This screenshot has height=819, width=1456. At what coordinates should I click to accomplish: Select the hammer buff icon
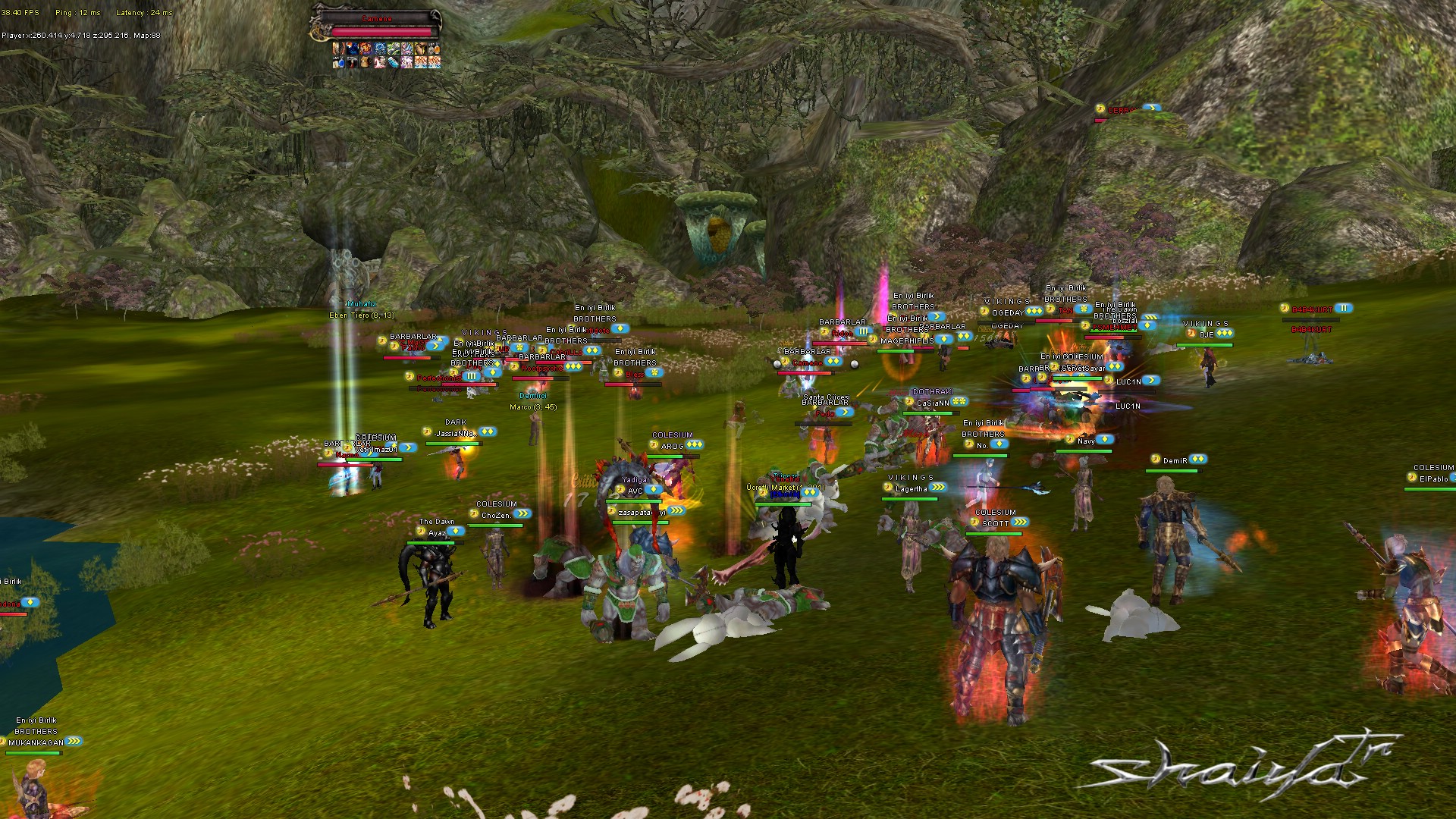click(352, 62)
